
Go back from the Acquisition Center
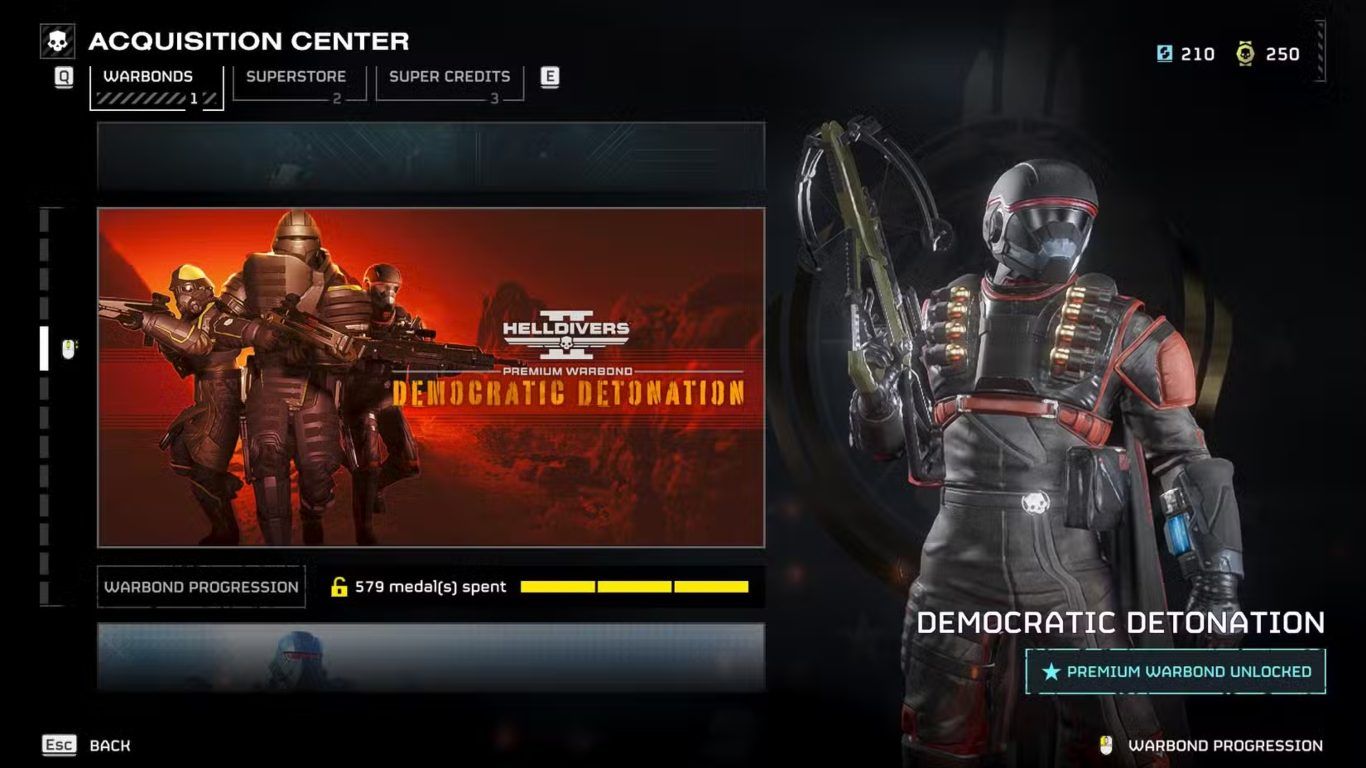point(87,745)
